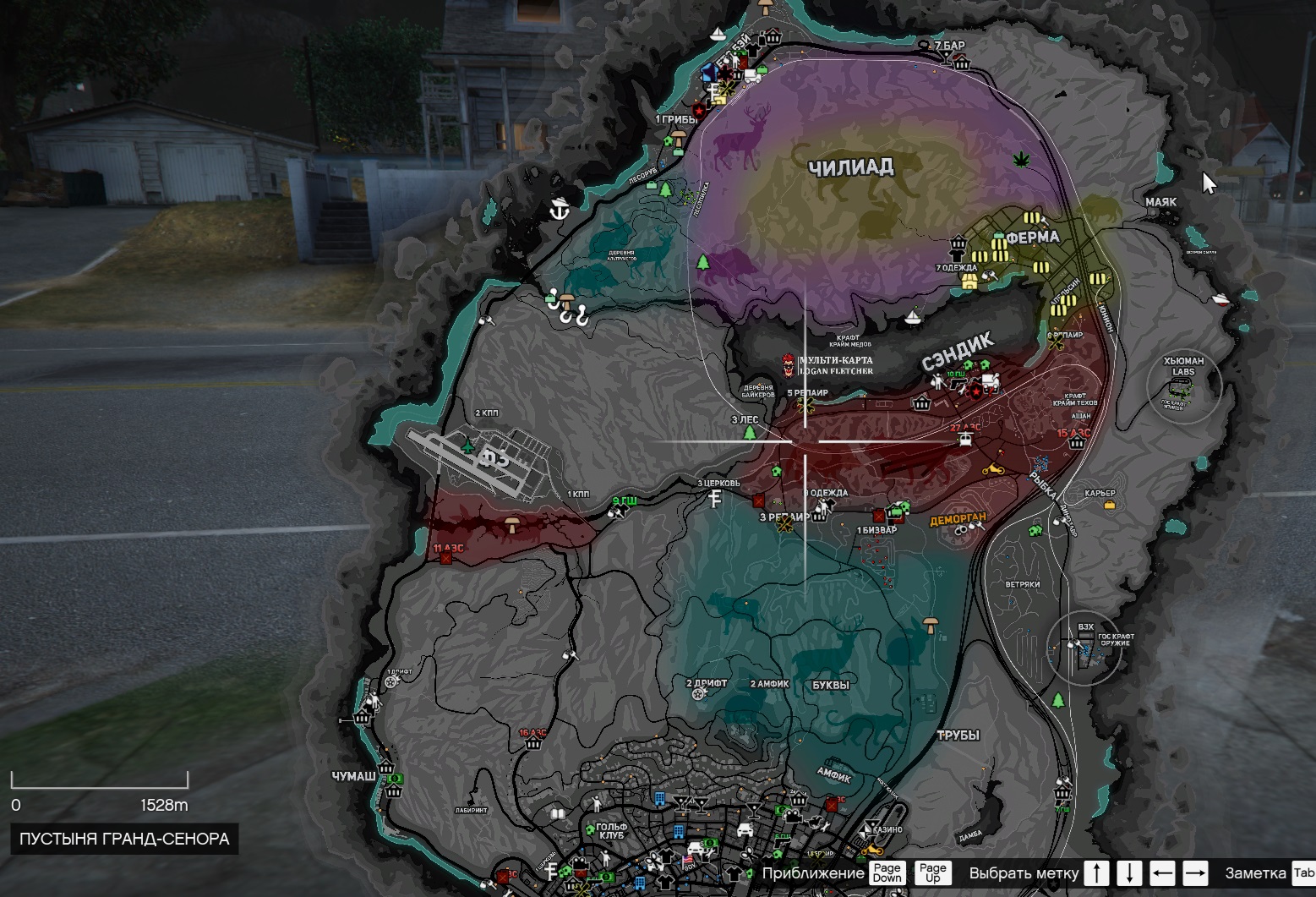Click the green jet marker at ФЗ airfield
Screen dimensions: 1316x897
[468, 444]
